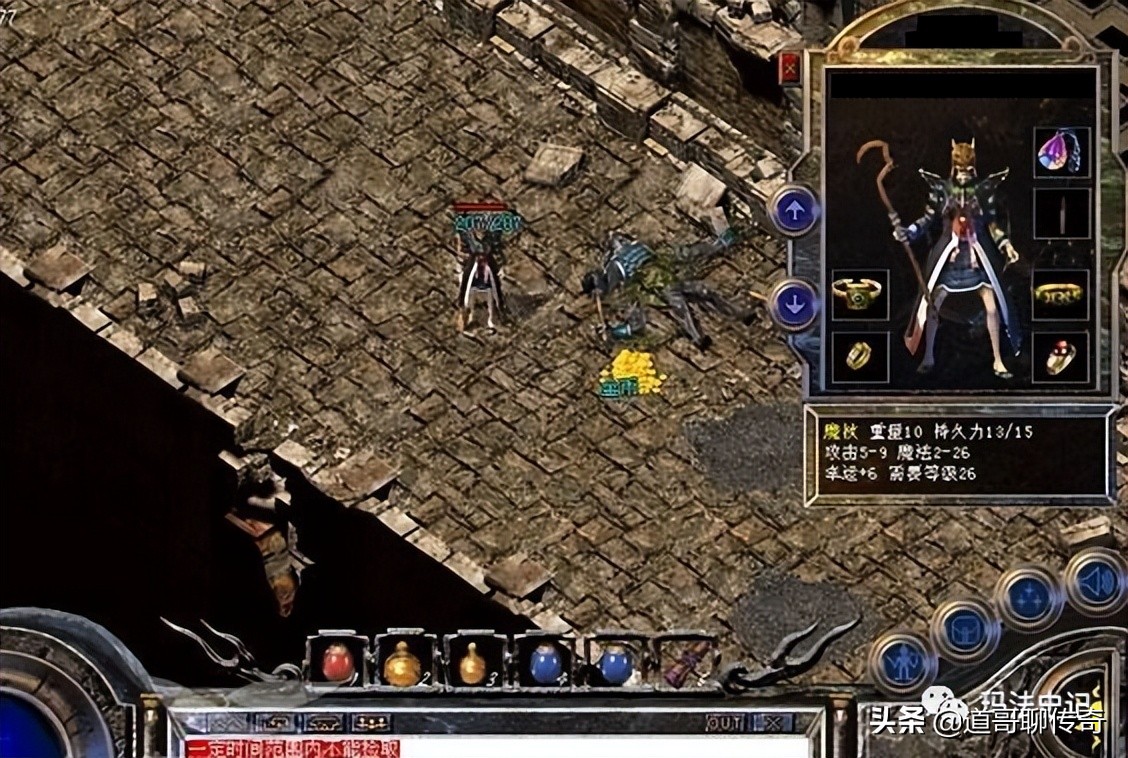Use the gold potion in hotbar slot 3
The height and width of the screenshot is (758, 1128).
[x=472, y=663]
